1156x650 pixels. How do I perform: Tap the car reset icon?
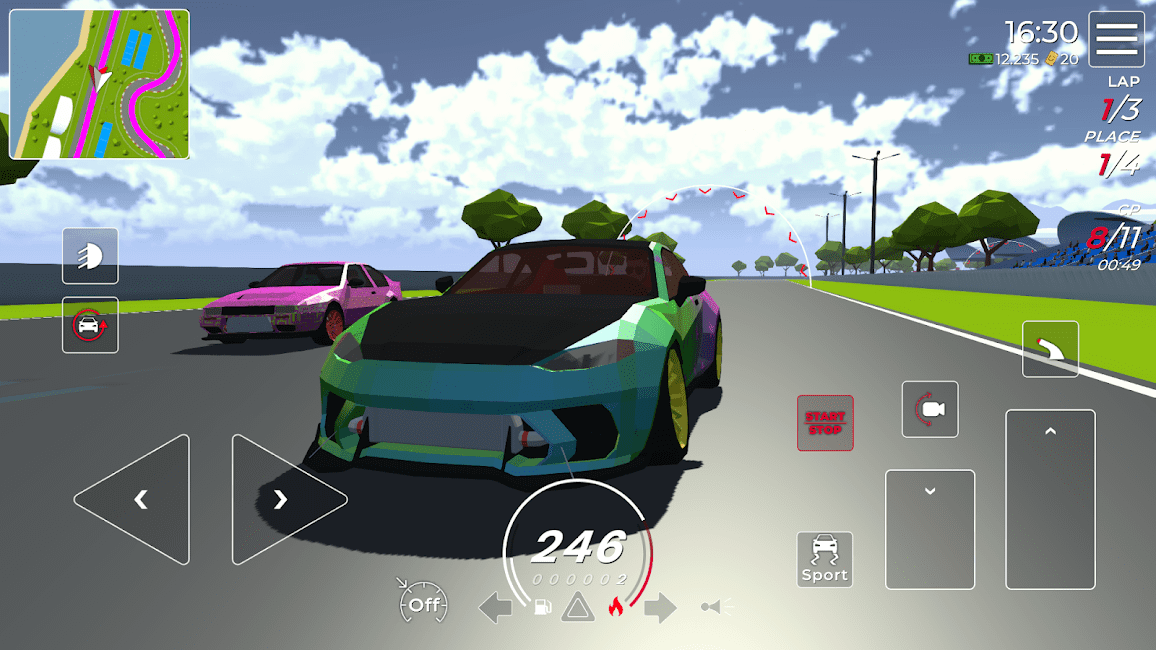90,325
